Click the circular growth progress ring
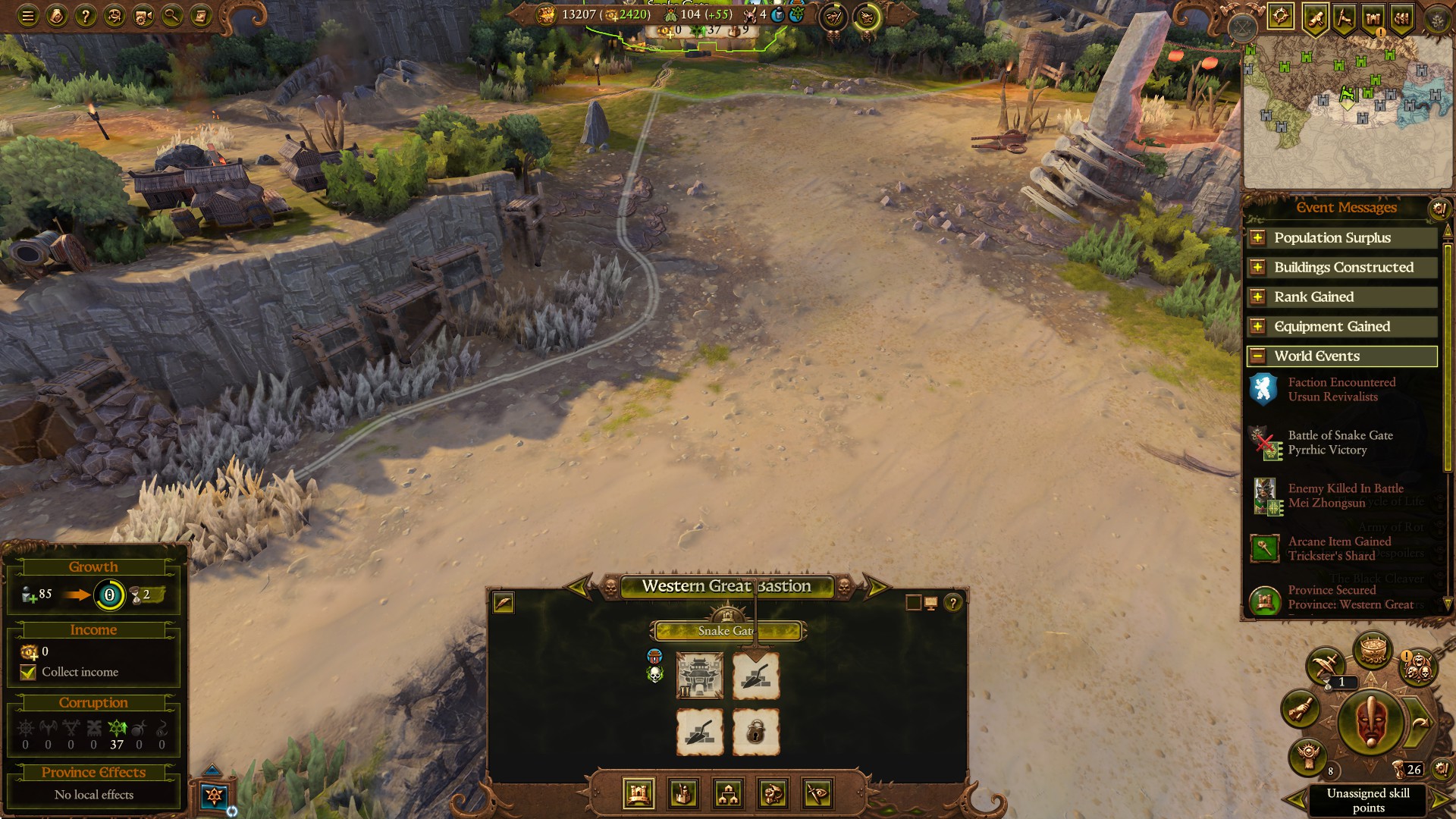This screenshot has height=819, width=1456. point(108,596)
